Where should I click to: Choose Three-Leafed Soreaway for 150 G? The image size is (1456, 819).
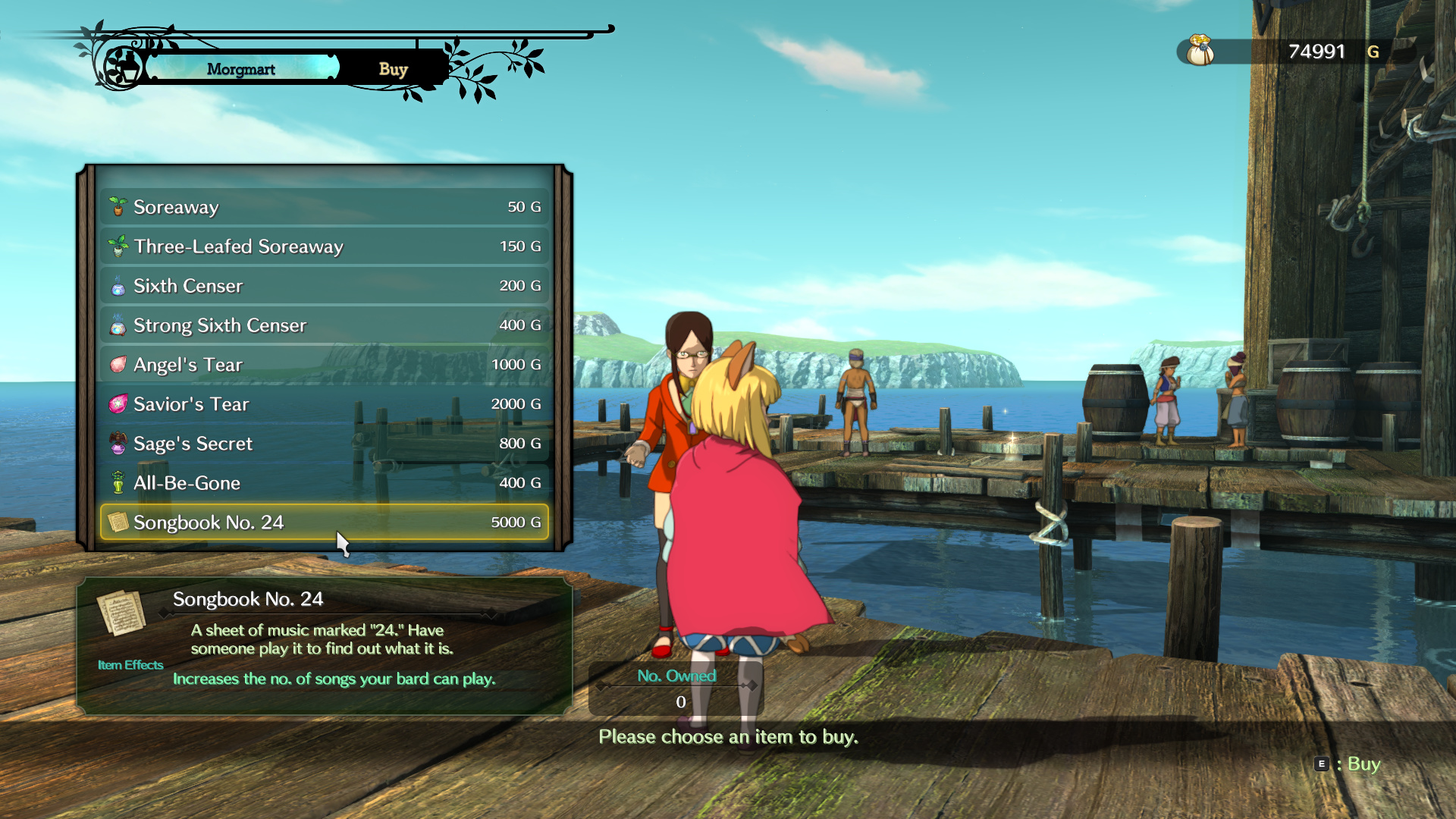(x=325, y=246)
